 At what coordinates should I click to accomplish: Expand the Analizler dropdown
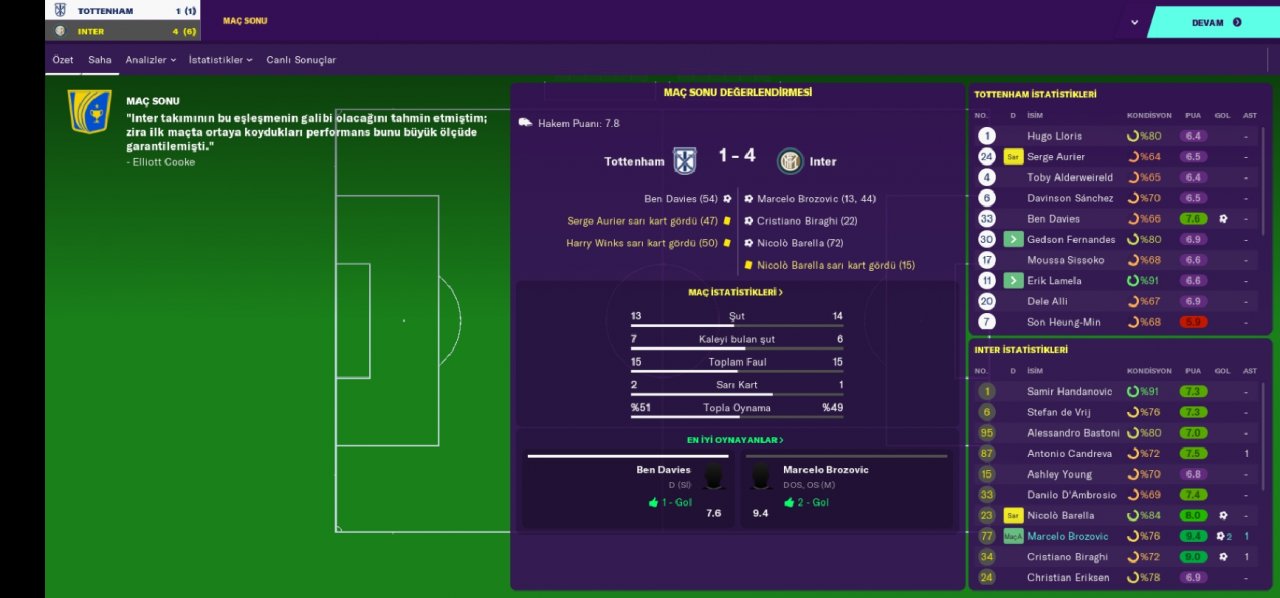[x=150, y=60]
